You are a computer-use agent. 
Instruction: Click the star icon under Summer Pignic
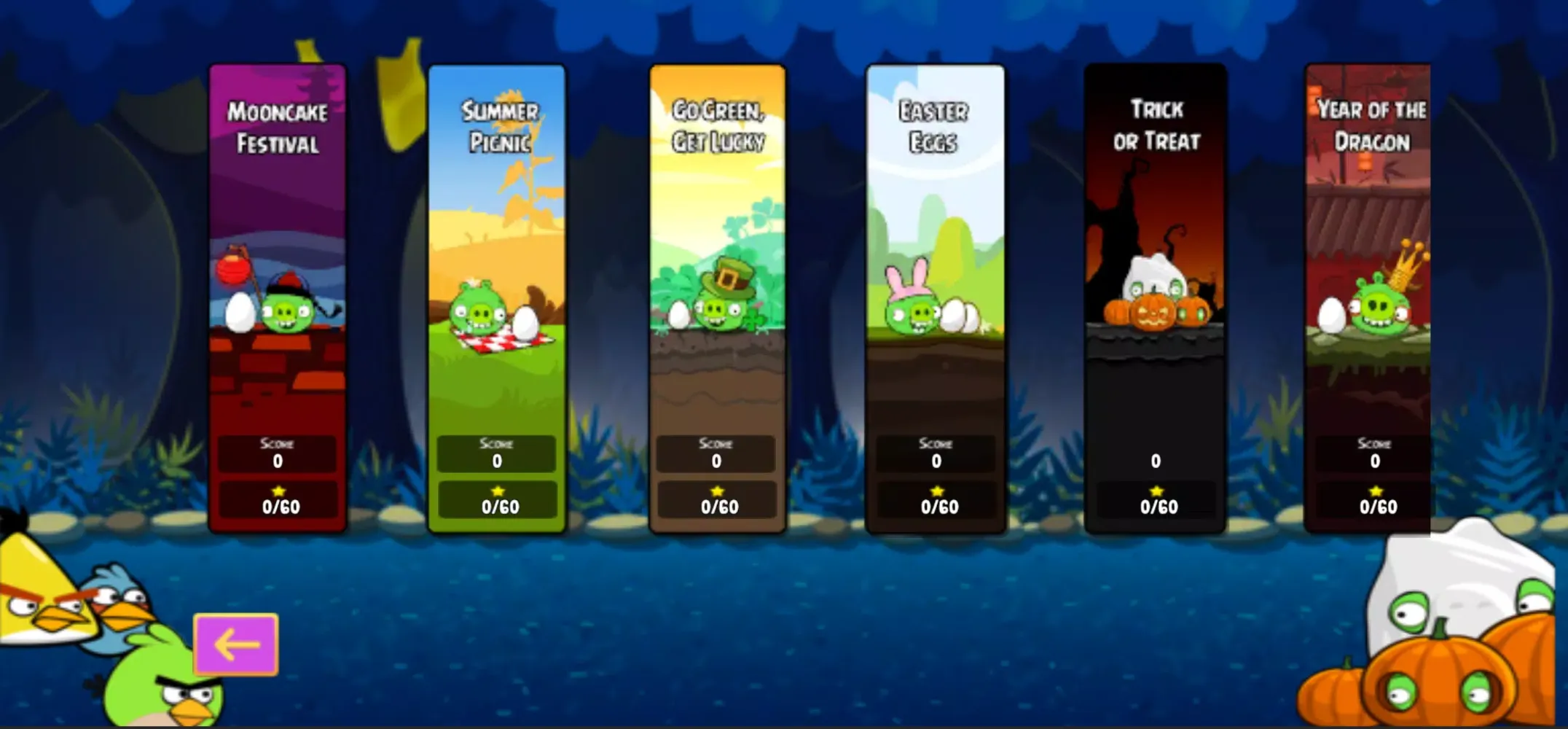click(x=496, y=489)
